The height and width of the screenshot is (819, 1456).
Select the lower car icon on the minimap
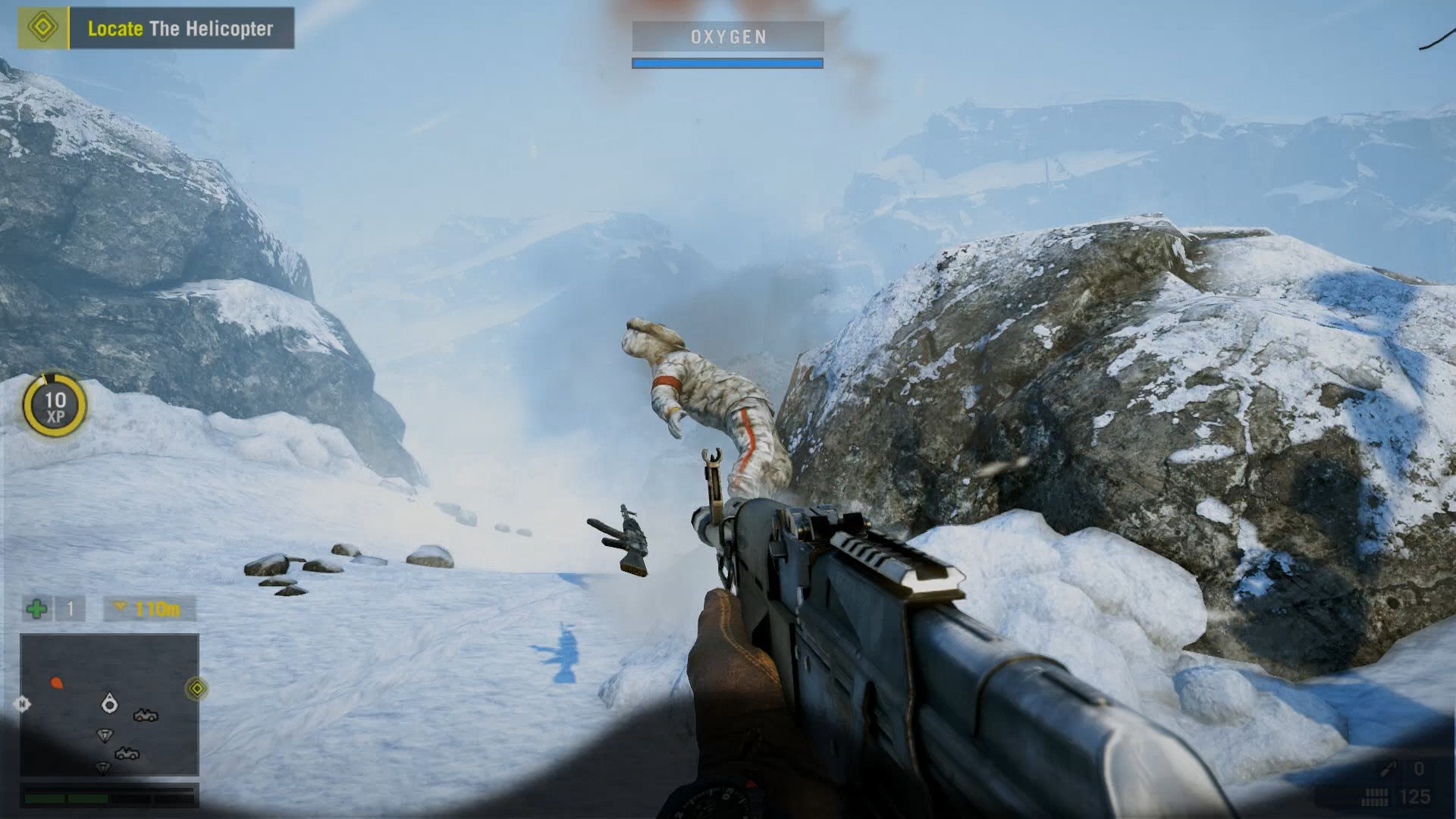tap(127, 754)
